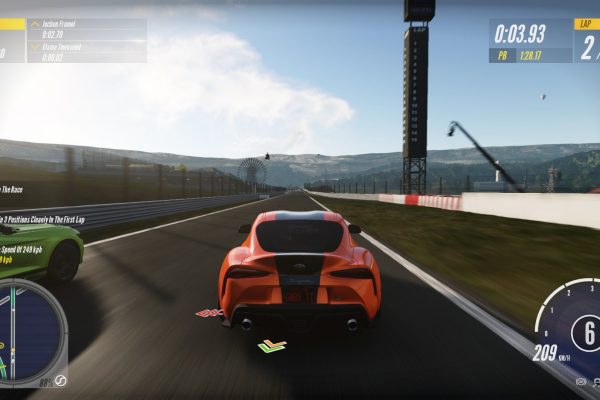600x400 pixels.
Task: Select Jackie Fremel's leaderboard row
Action: coord(86,29)
